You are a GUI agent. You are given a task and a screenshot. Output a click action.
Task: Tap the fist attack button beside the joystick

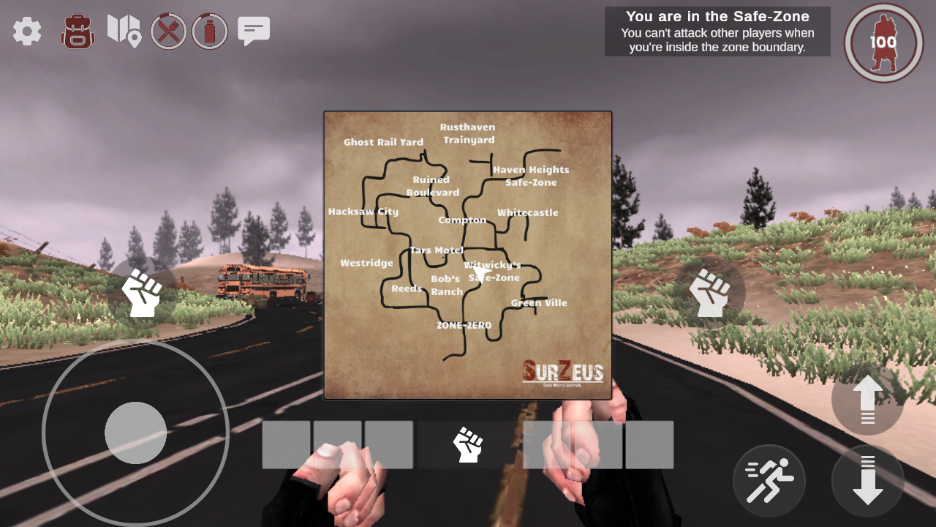[142, 292]
